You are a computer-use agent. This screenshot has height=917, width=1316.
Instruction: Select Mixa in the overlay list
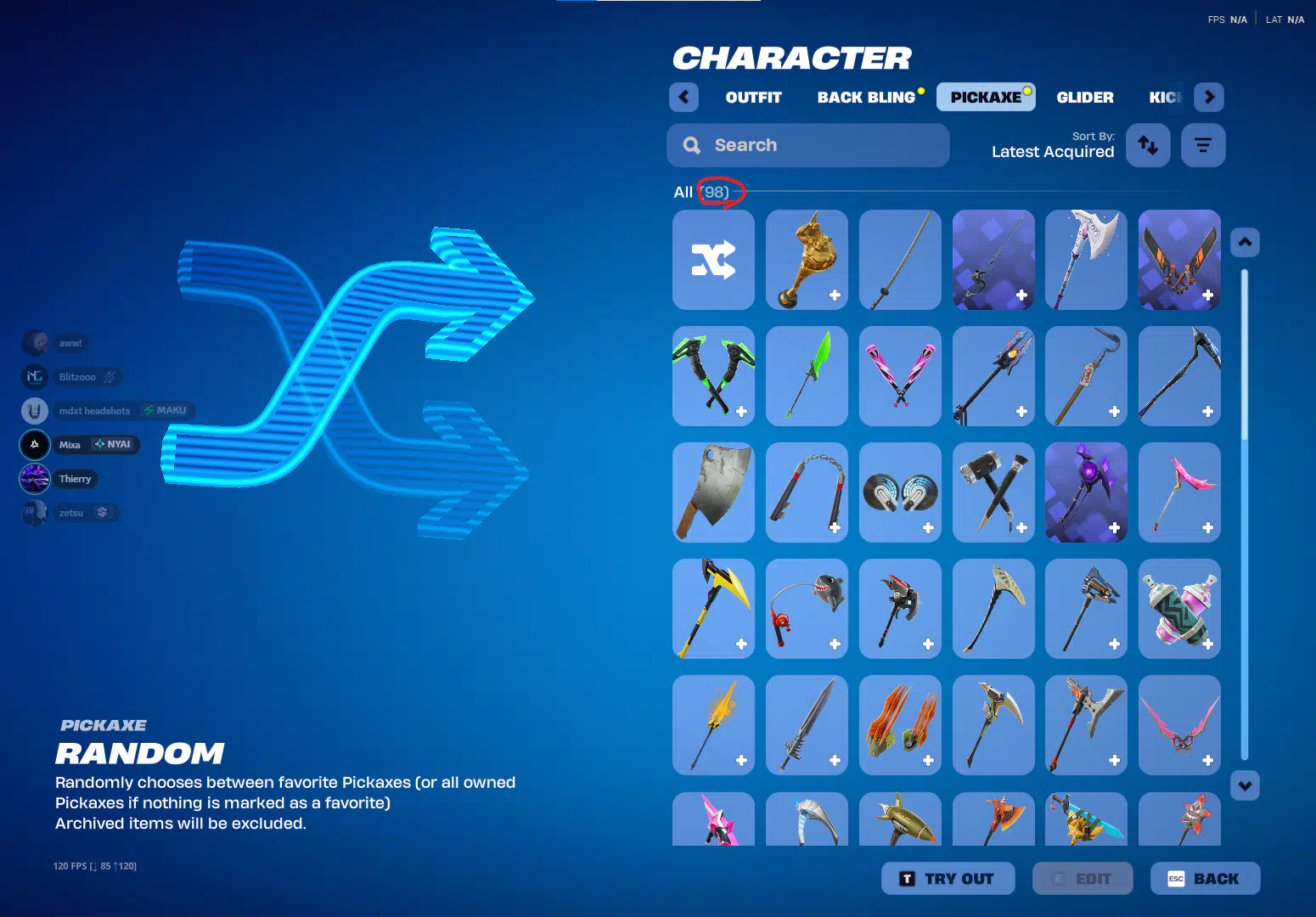[70, 445]
